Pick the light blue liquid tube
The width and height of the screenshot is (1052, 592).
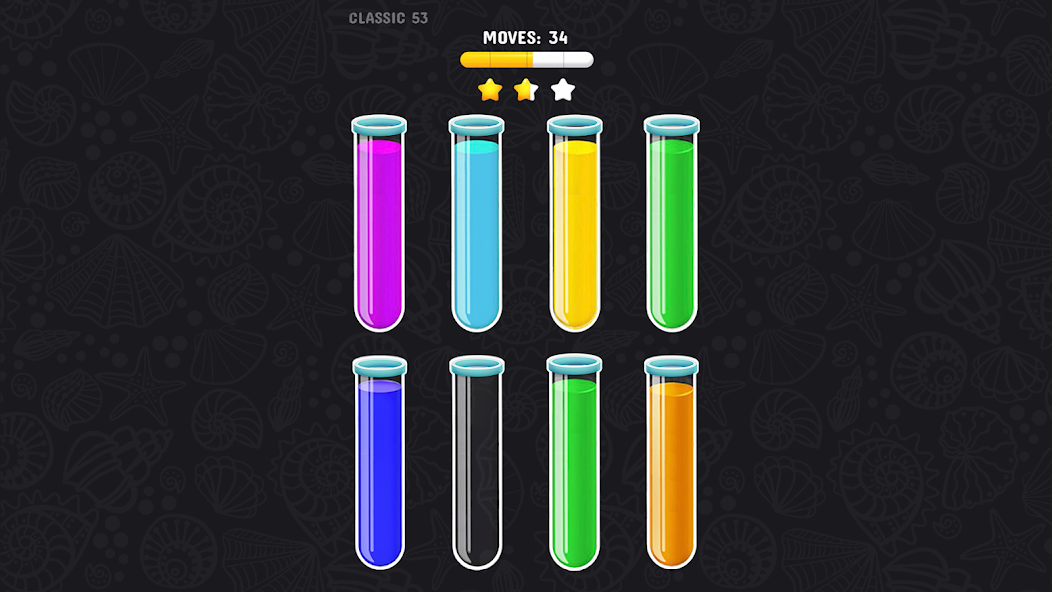click(x=476, y=230)
